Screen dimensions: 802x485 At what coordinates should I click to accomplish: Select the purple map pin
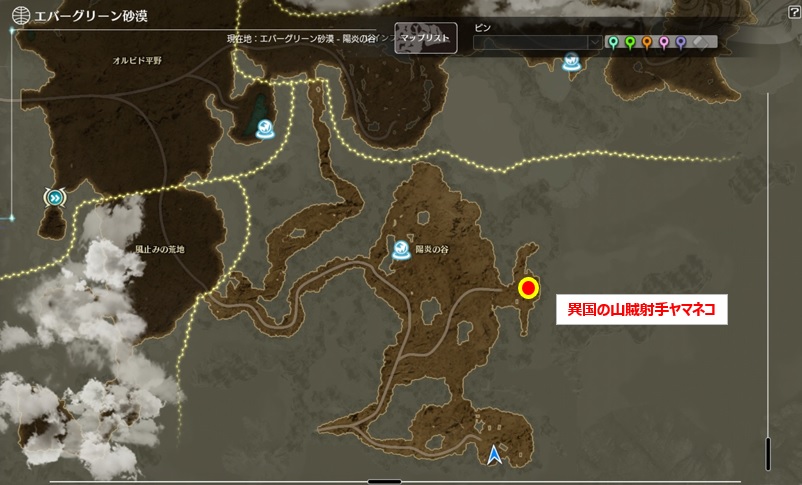(681, 43)
